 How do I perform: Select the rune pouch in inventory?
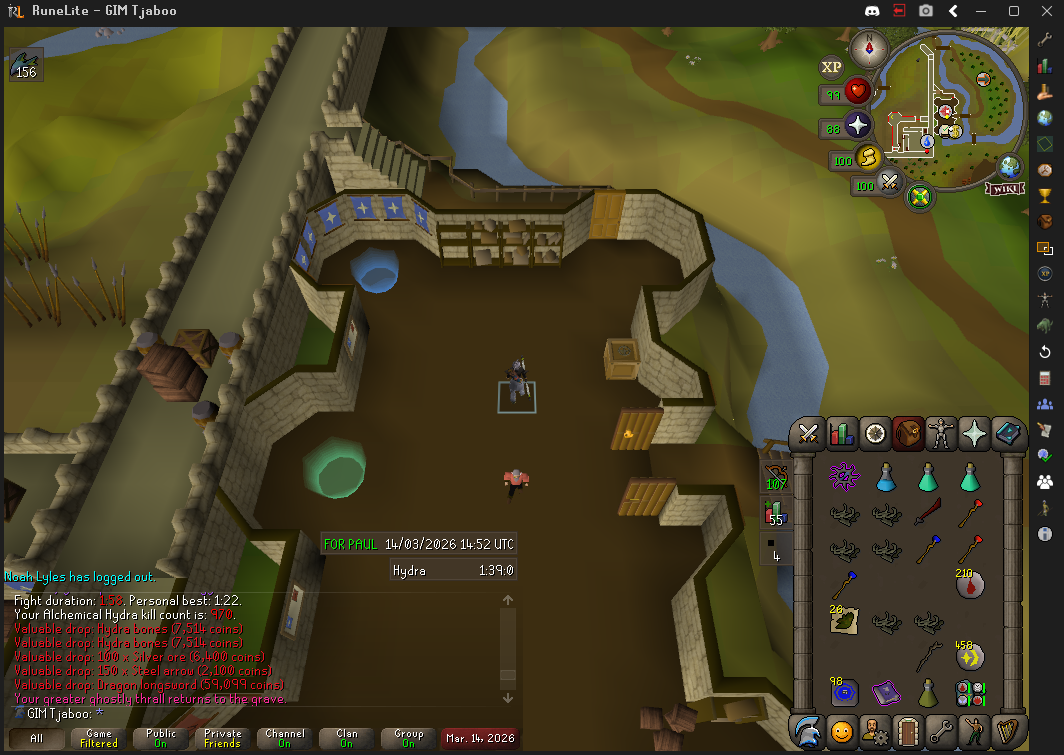(969, 692)
